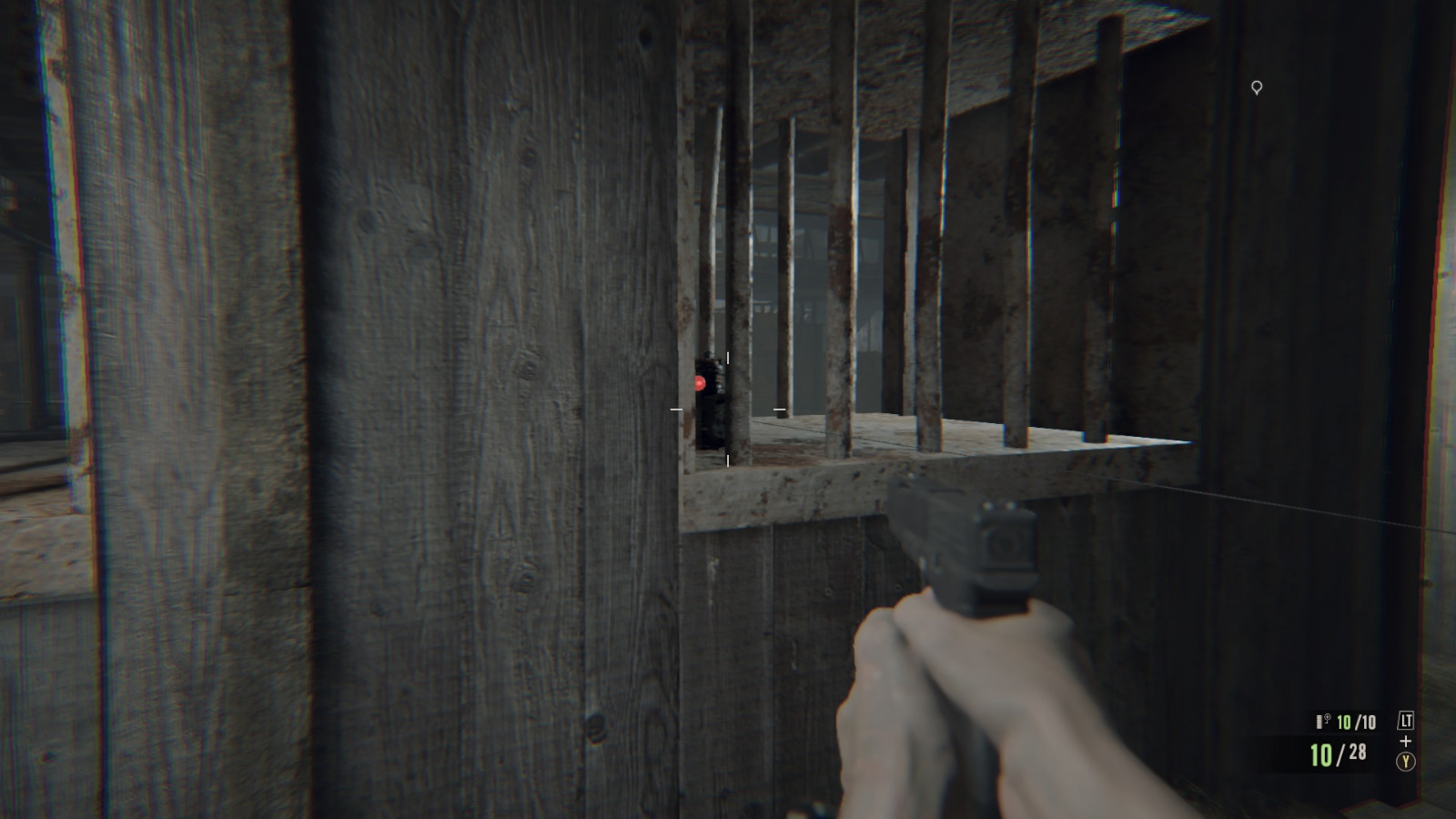
Task: Select the LT trigger button prompt
Action: click(x=1404, y=719)
